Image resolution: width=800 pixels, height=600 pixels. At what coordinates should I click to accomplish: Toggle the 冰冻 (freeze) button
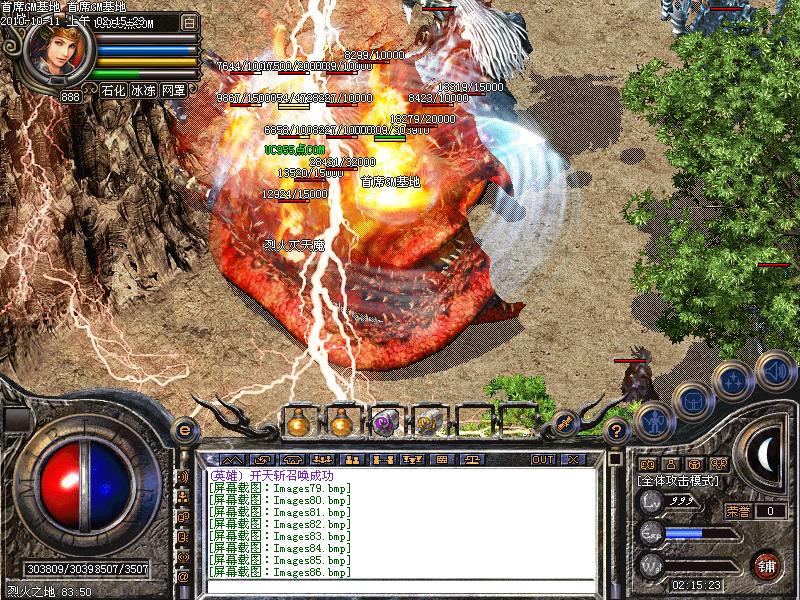(x=143, y=90)
